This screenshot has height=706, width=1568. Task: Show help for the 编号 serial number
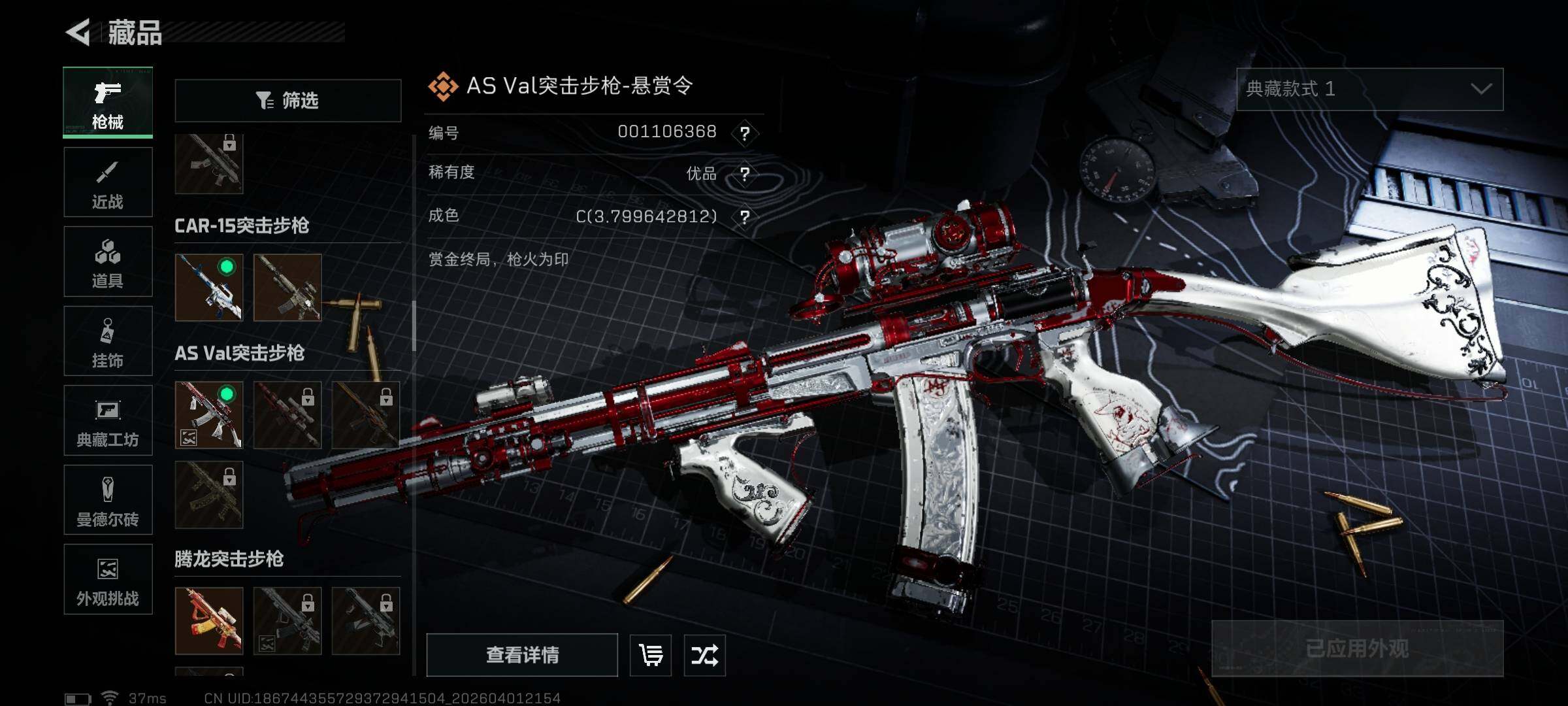coord(745,133)
